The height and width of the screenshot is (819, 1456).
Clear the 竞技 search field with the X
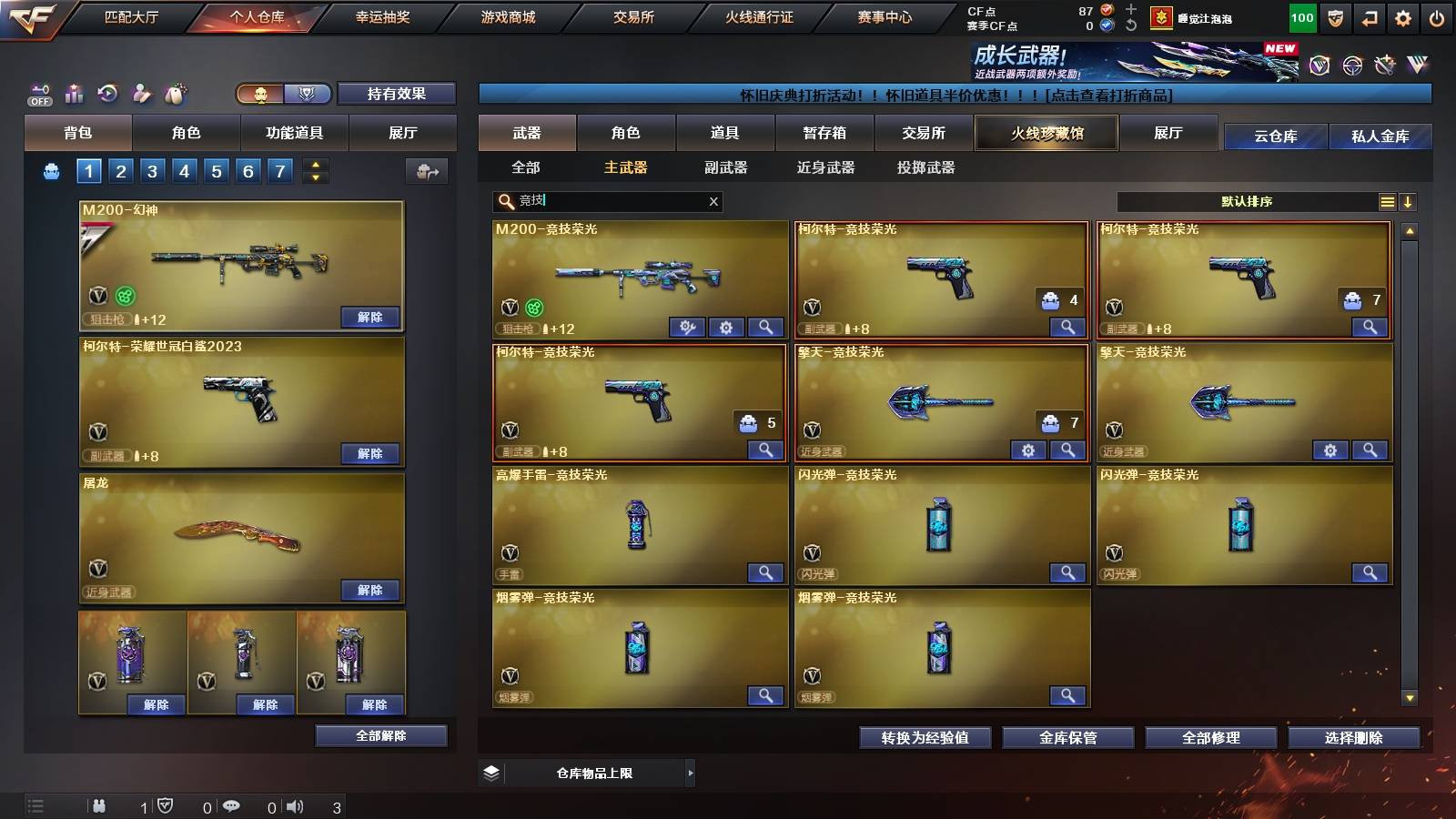[x=713, y=202]
